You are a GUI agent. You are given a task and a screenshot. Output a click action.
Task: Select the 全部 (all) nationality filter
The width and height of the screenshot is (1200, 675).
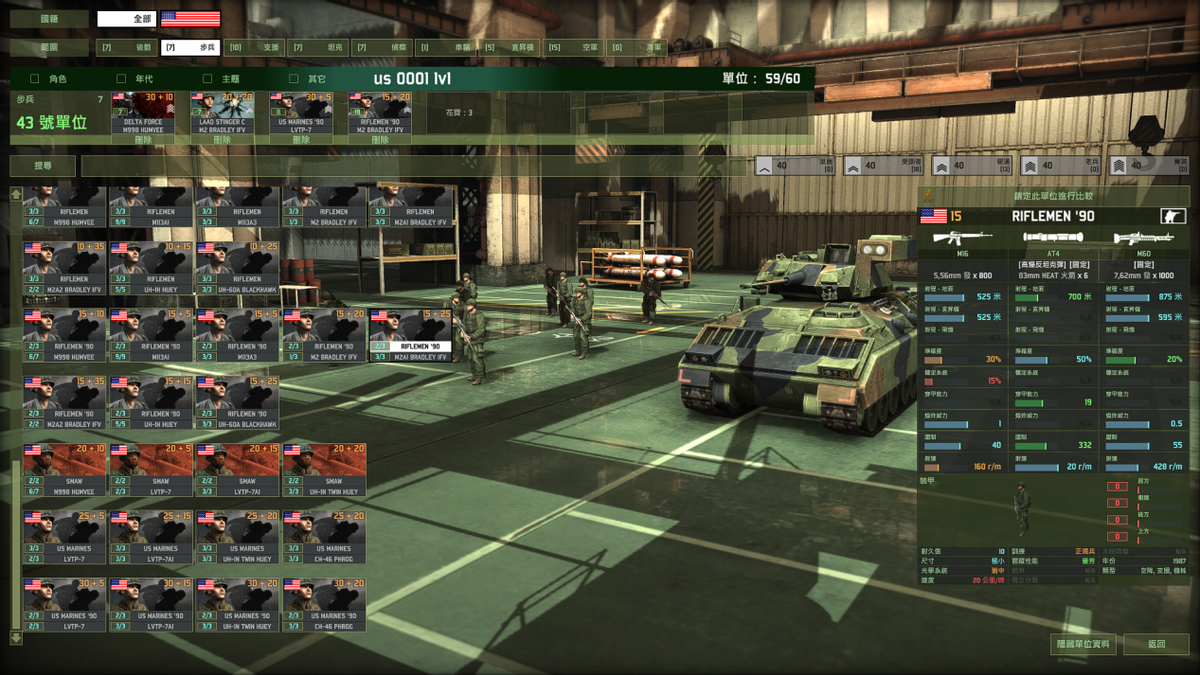pos(126,19)
